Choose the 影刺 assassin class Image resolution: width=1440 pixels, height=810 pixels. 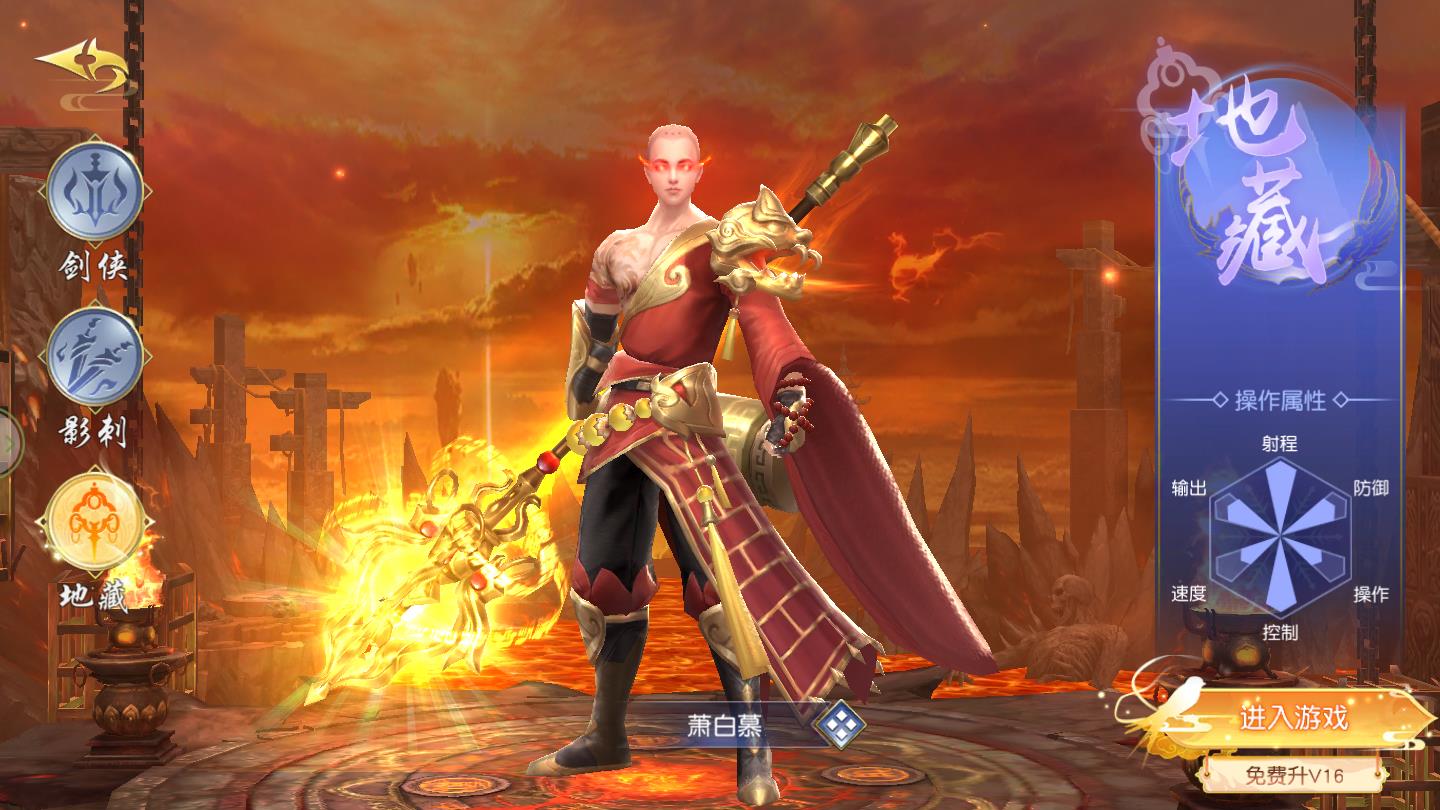pos(94,359)
